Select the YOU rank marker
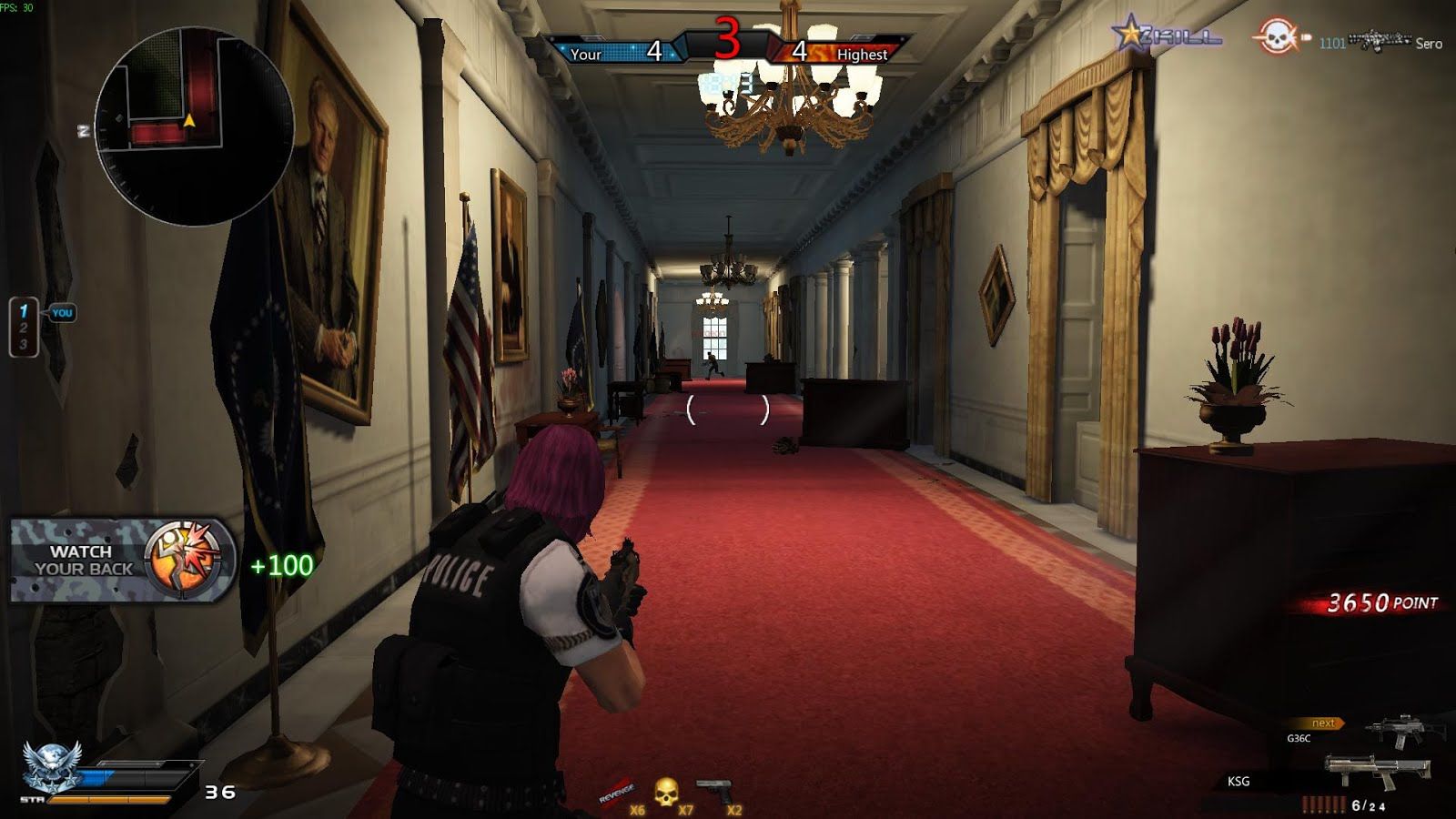 pos(62,313)
